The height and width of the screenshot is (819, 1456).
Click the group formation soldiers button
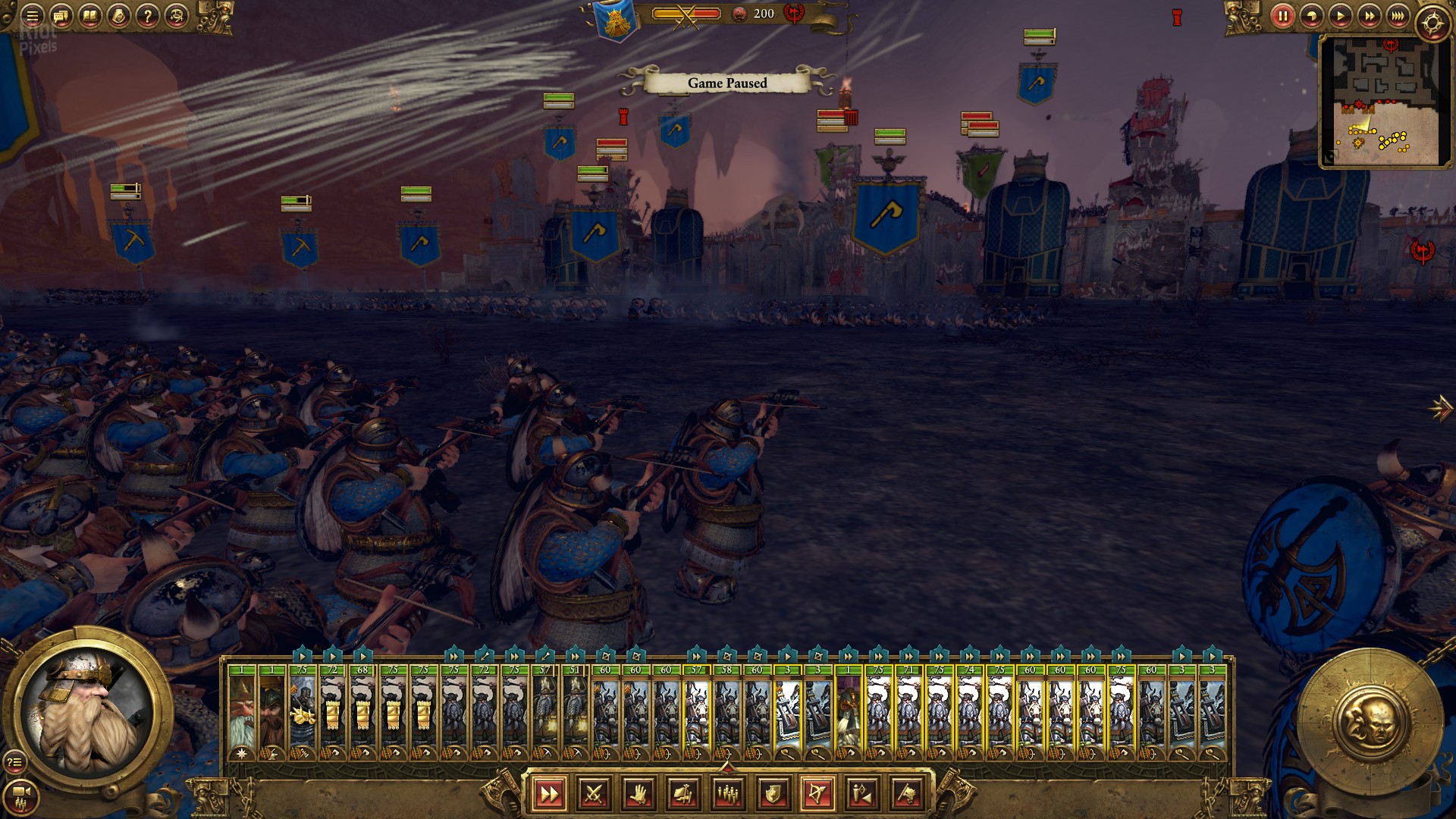point(728,794)
